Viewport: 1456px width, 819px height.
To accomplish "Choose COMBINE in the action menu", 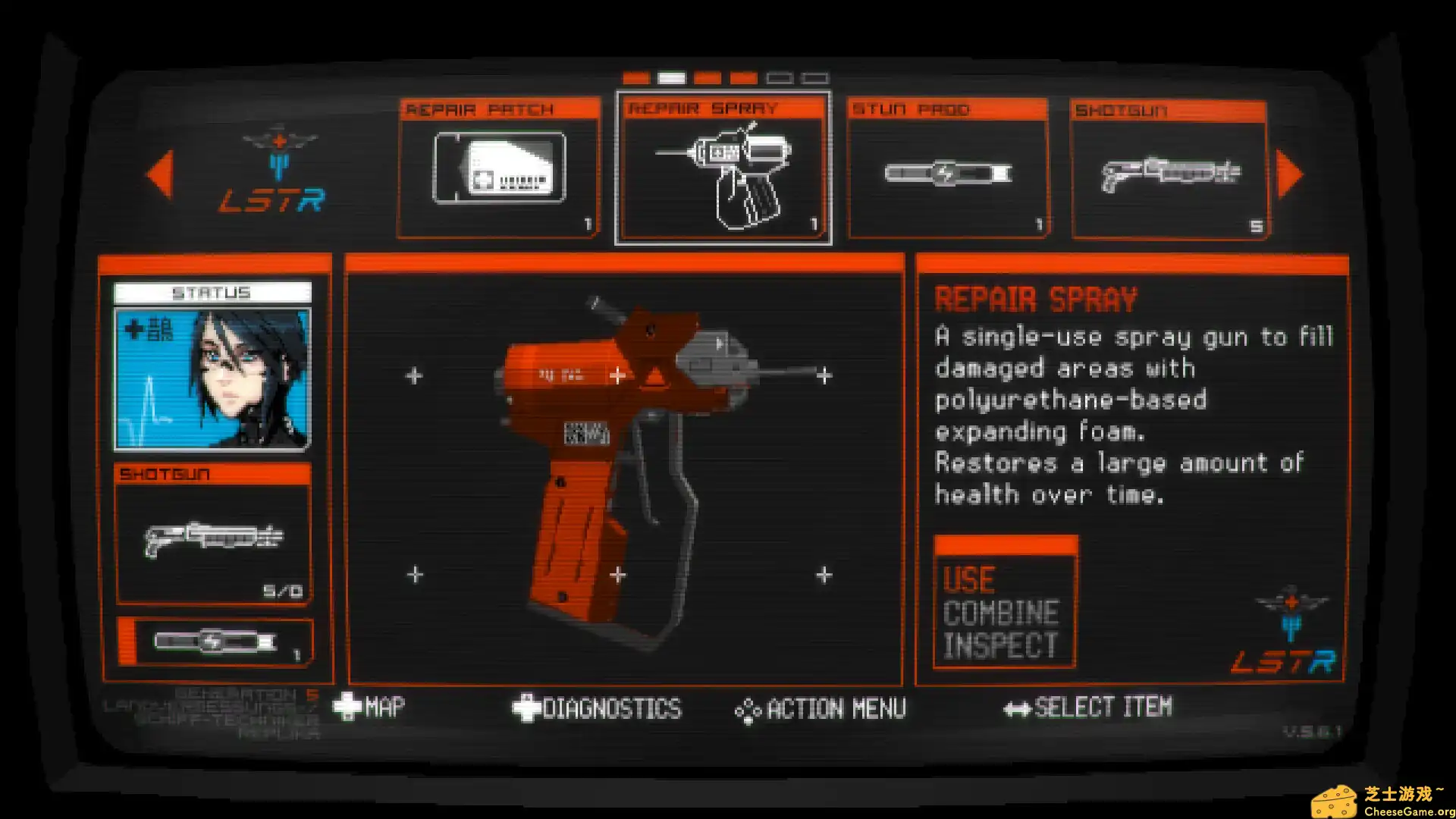I will (x=1001, y=613).
